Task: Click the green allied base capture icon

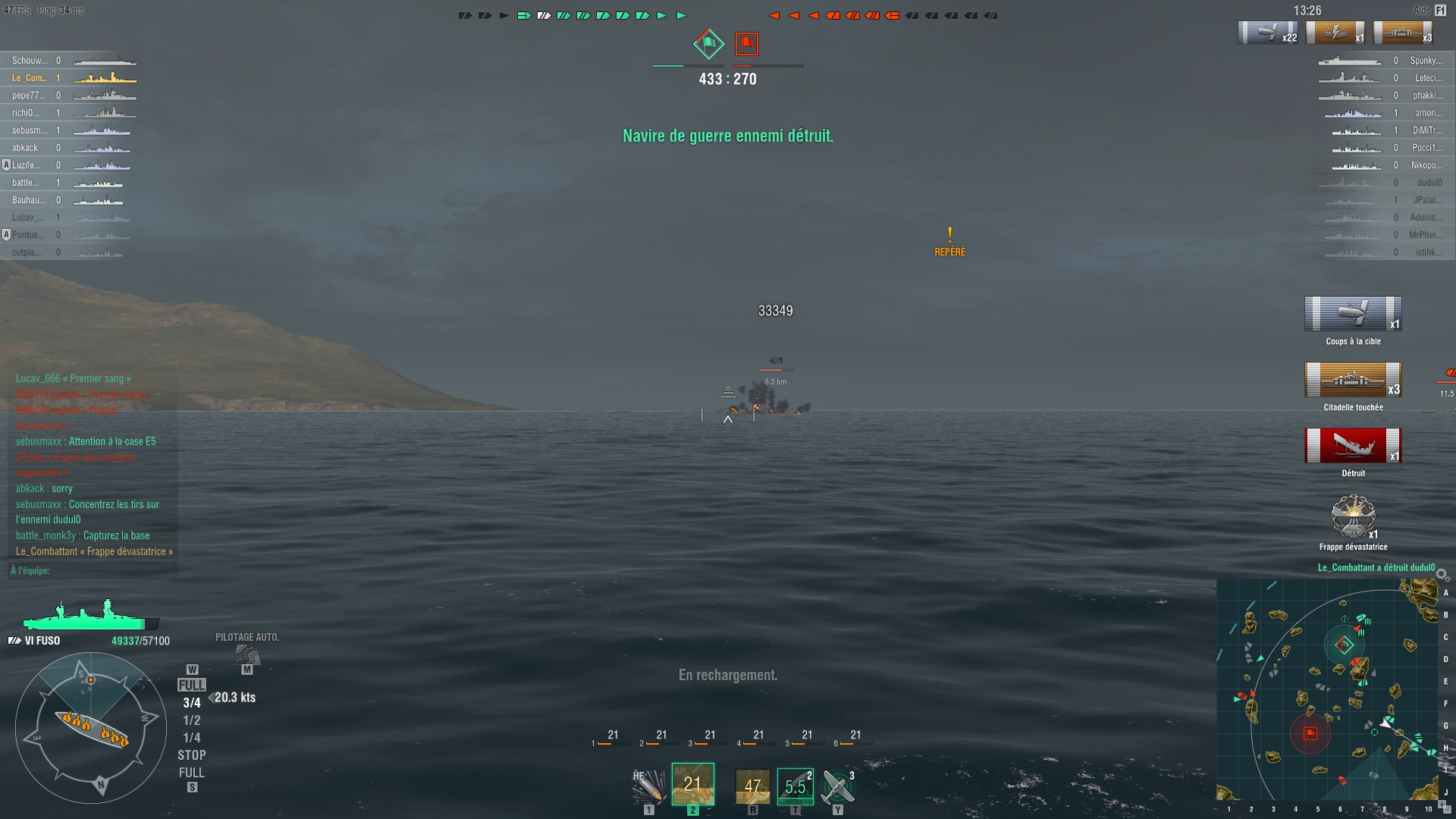Action: [x=709, y=44]
